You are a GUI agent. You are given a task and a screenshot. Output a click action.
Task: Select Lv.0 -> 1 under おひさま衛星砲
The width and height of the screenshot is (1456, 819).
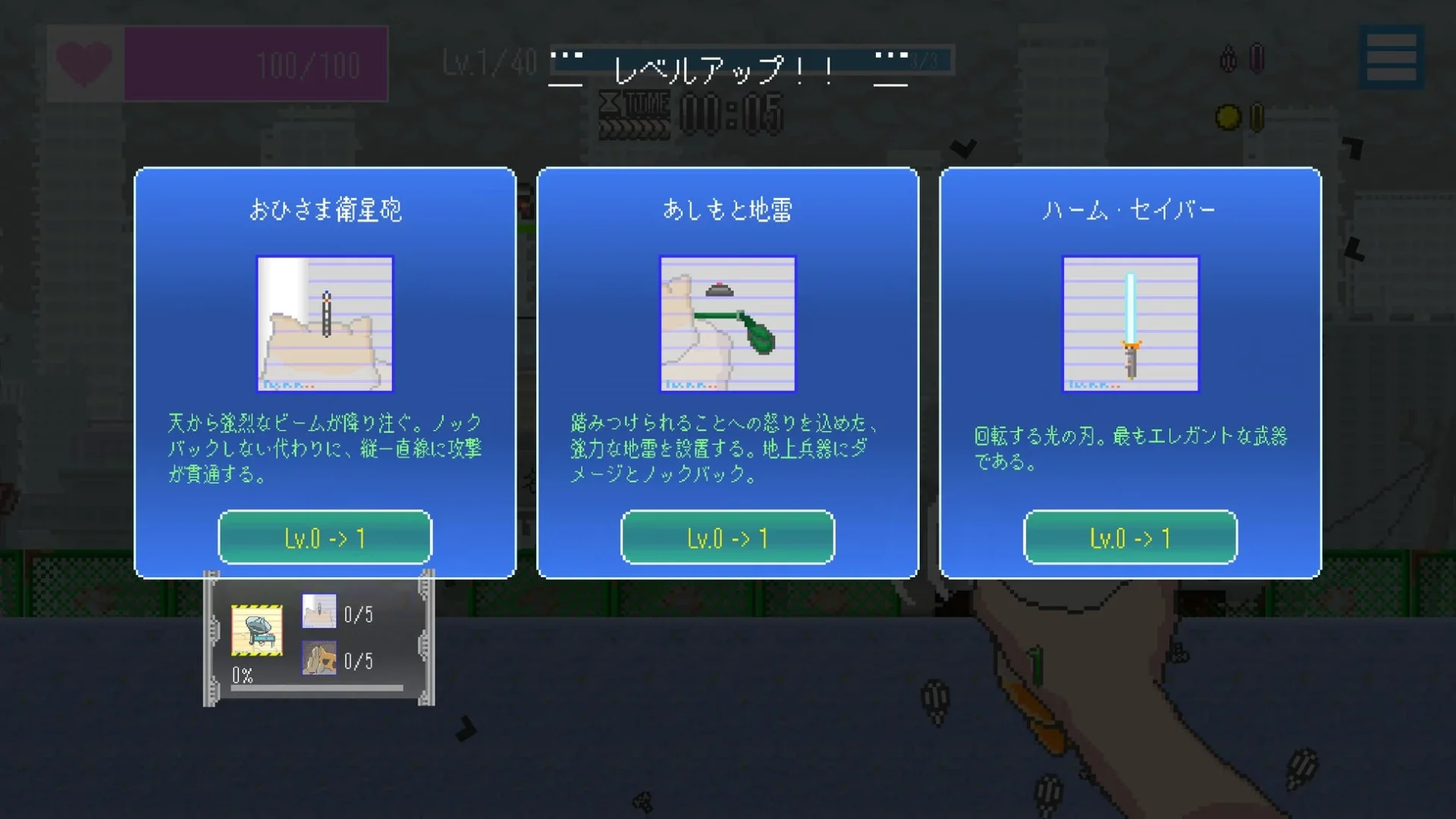click(325, 538)
